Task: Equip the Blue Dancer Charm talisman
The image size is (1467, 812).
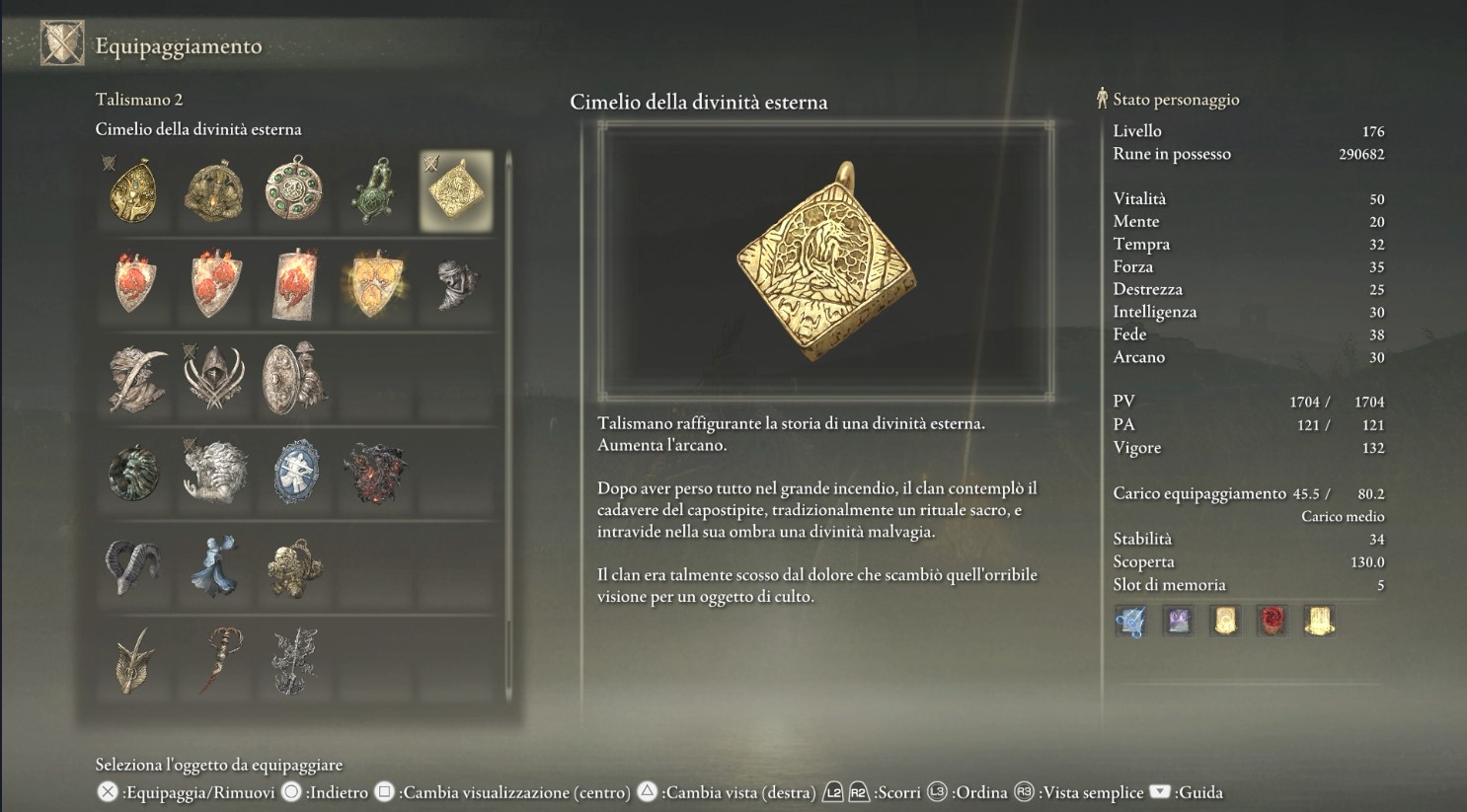Action: coord(214,567)
